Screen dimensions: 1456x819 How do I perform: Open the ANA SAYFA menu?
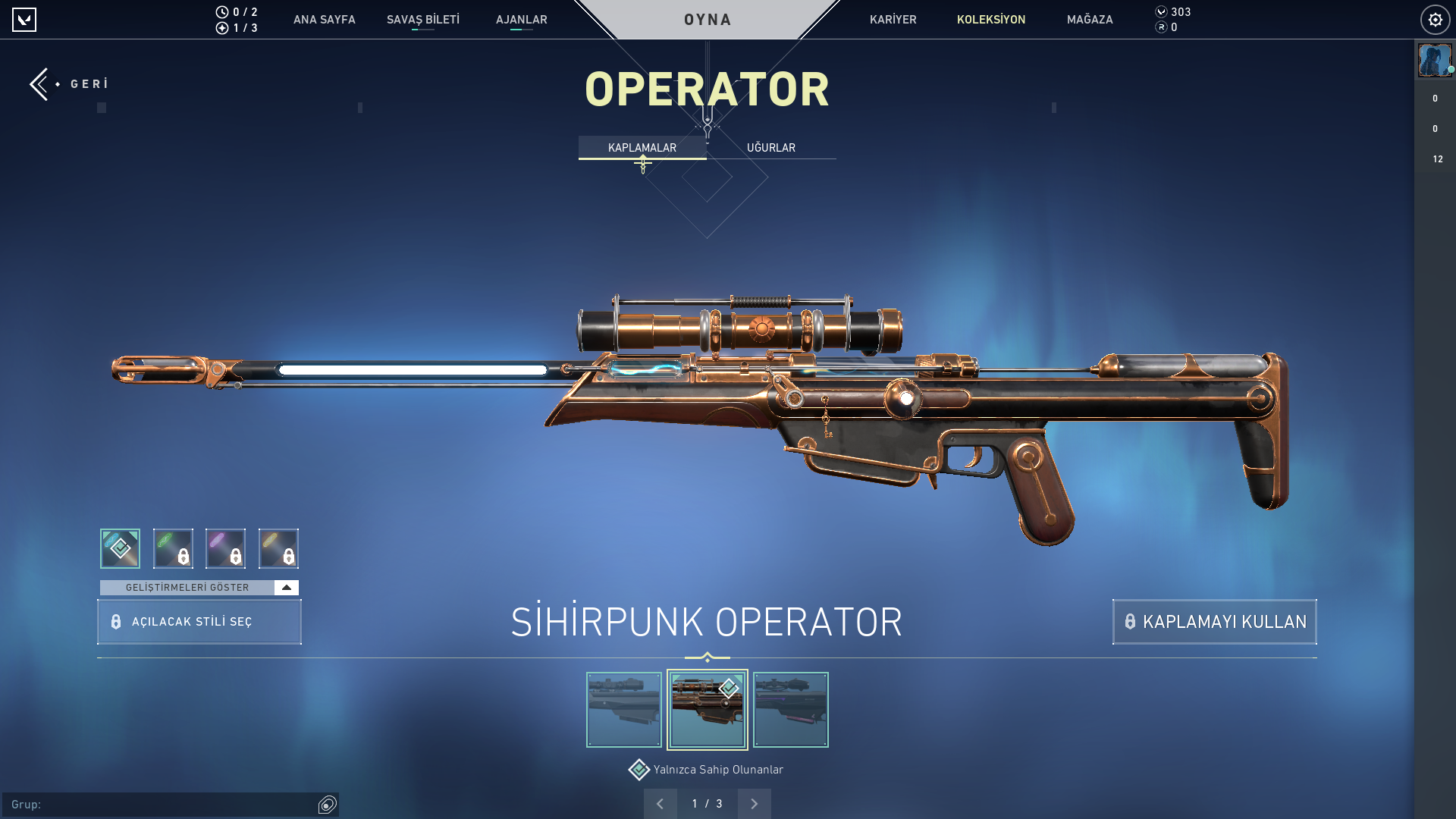(324, 20)
